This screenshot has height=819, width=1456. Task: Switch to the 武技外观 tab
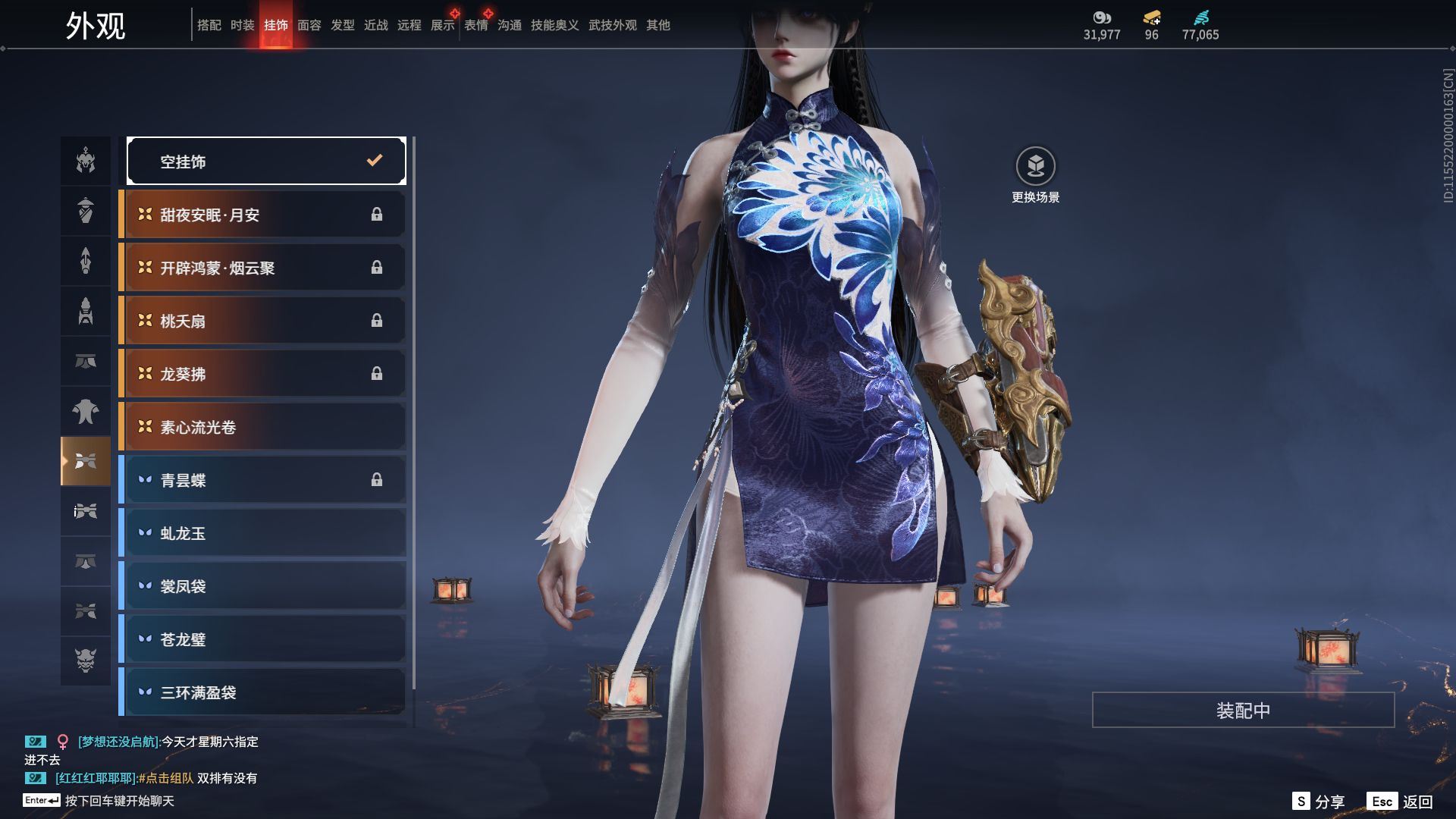pyautogui.click(x=613, y=26)
